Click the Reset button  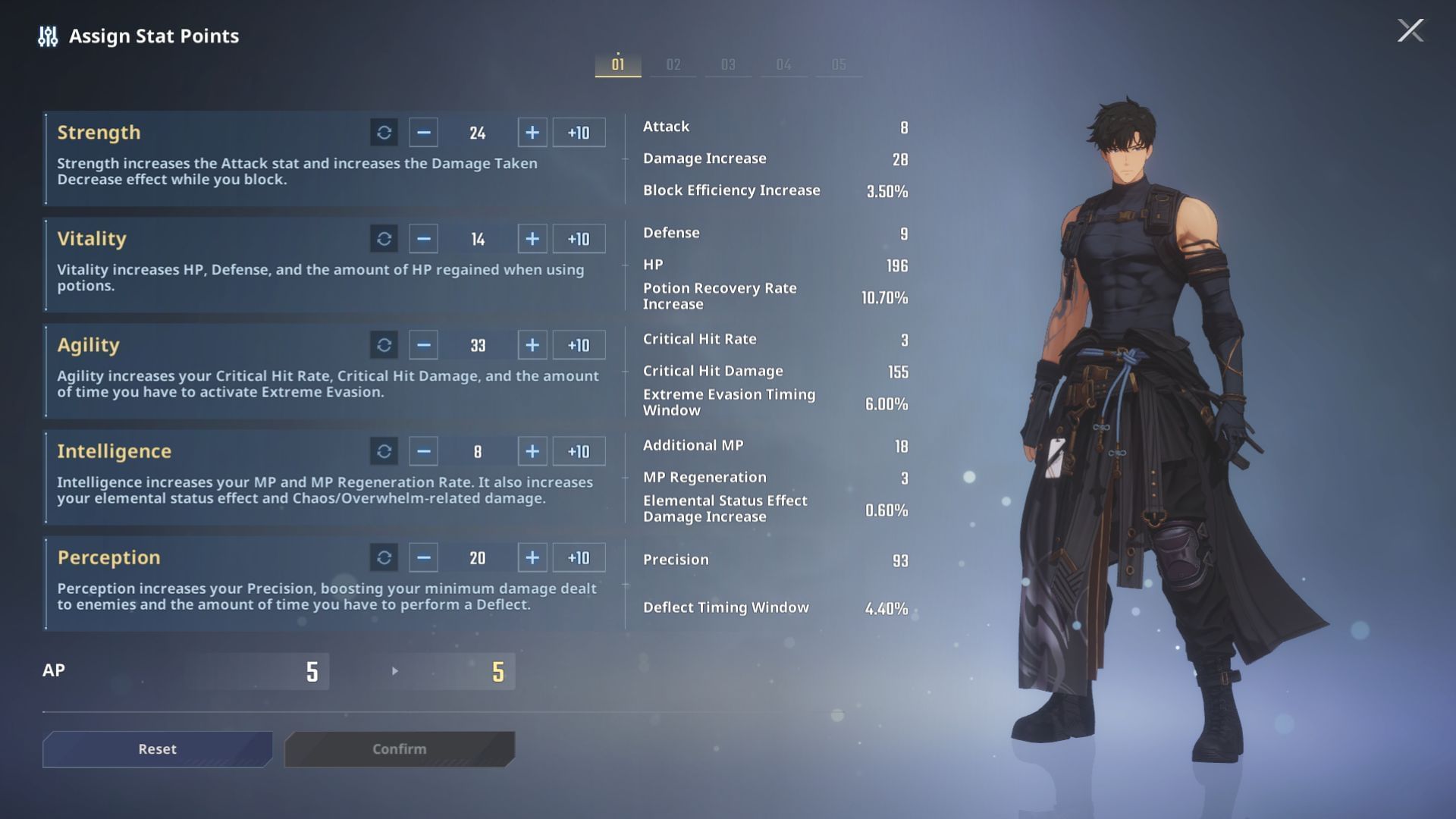tap(157, 748)
